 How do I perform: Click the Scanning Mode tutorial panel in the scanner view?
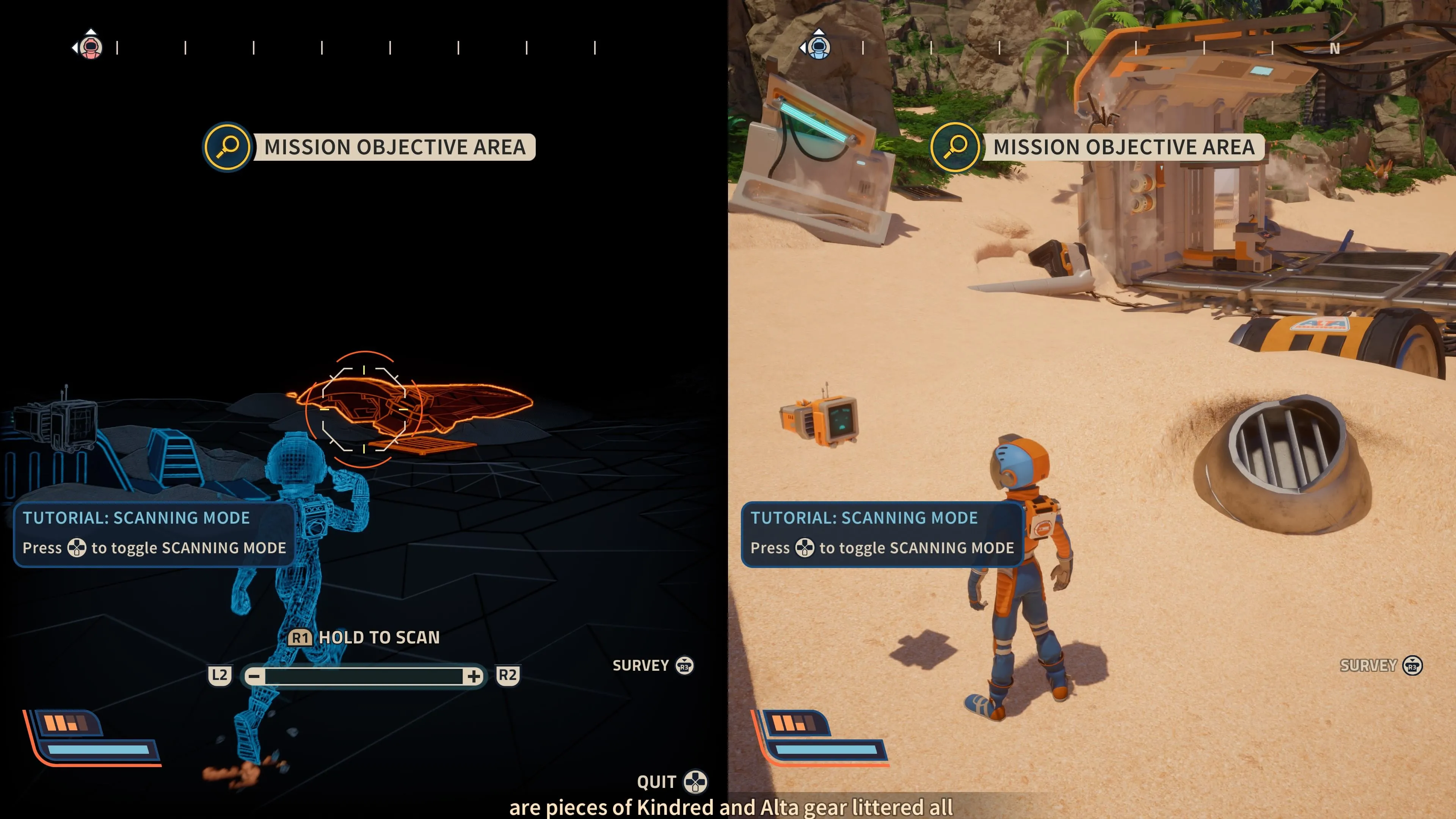154,533
